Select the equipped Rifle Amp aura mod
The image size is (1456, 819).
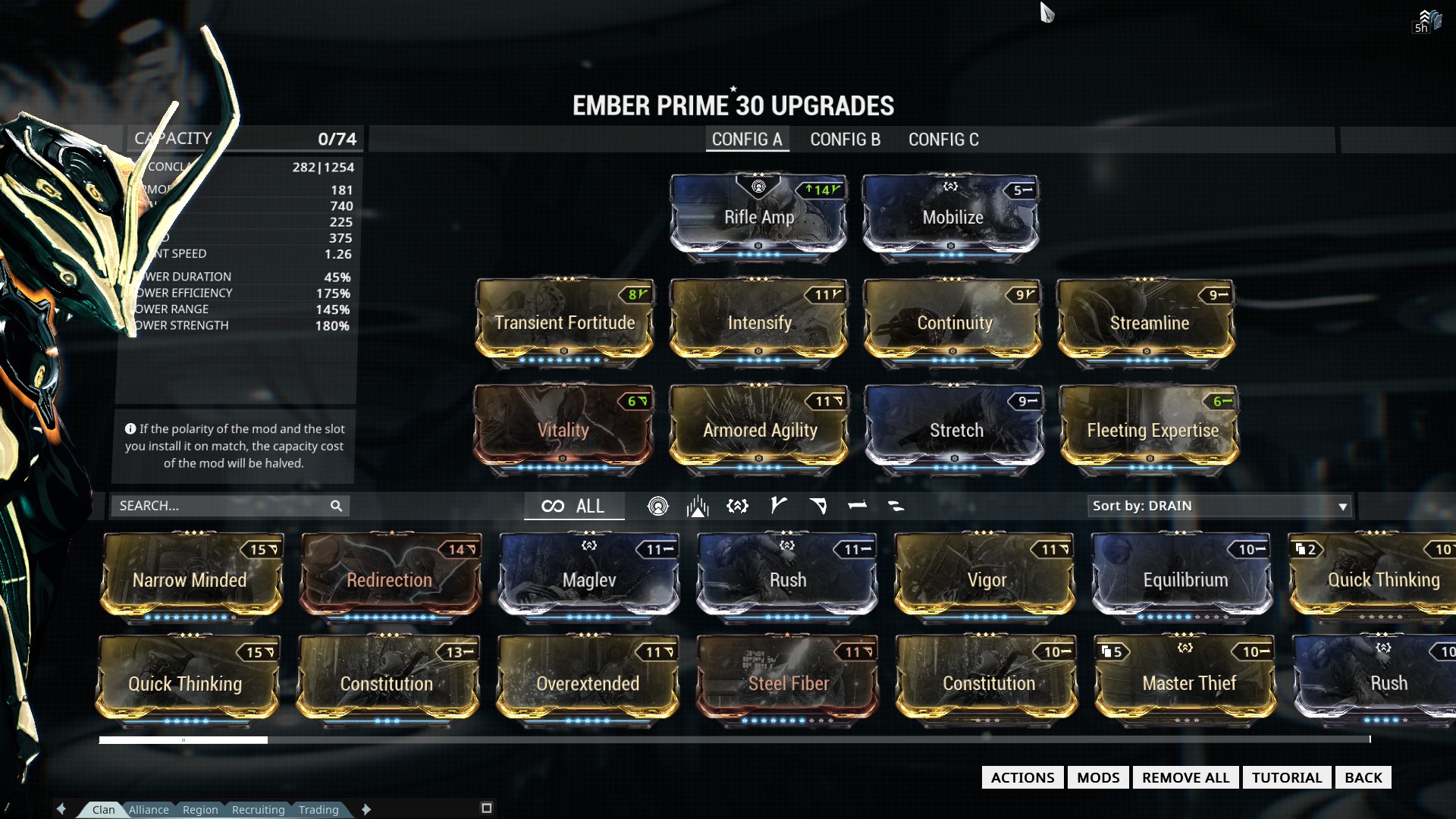coord(758,216)
